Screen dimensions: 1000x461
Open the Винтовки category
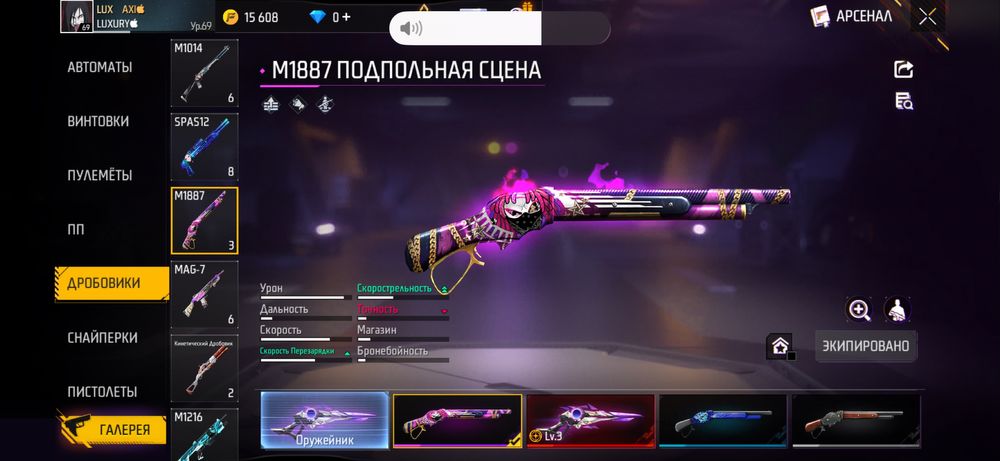98,121
